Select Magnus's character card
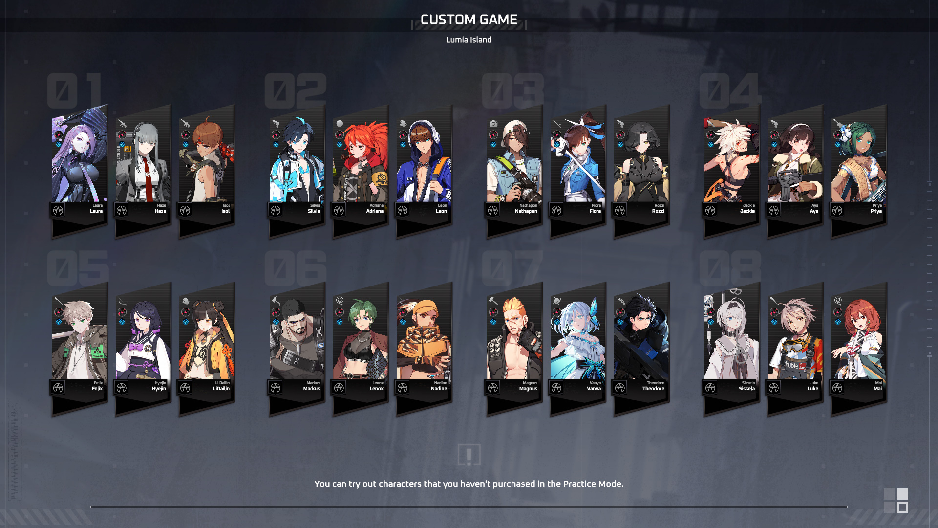This screenshot has height=528, width=938. click(513, 342)
